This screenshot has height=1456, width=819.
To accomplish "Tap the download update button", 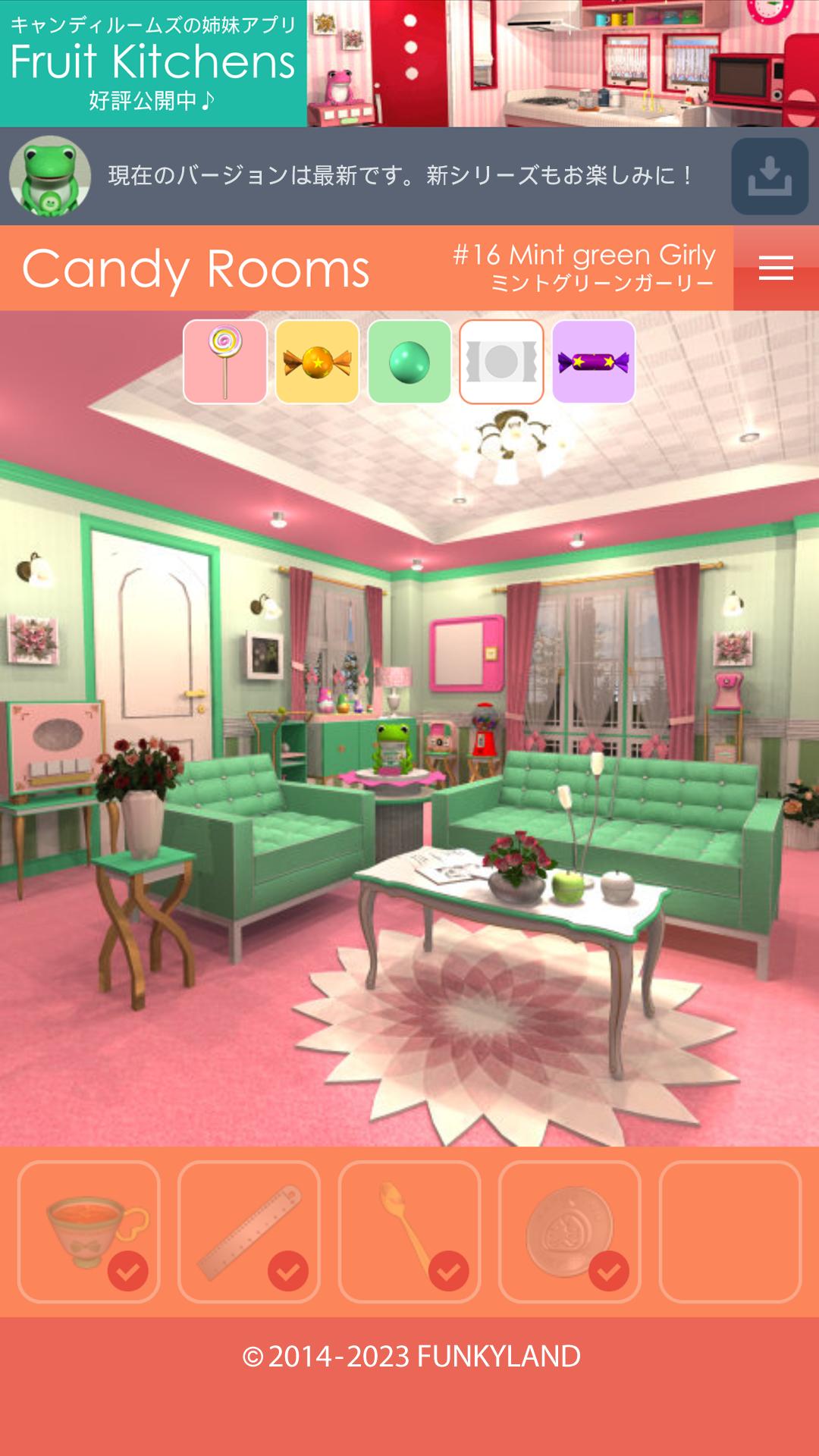I will click(769, 176).
